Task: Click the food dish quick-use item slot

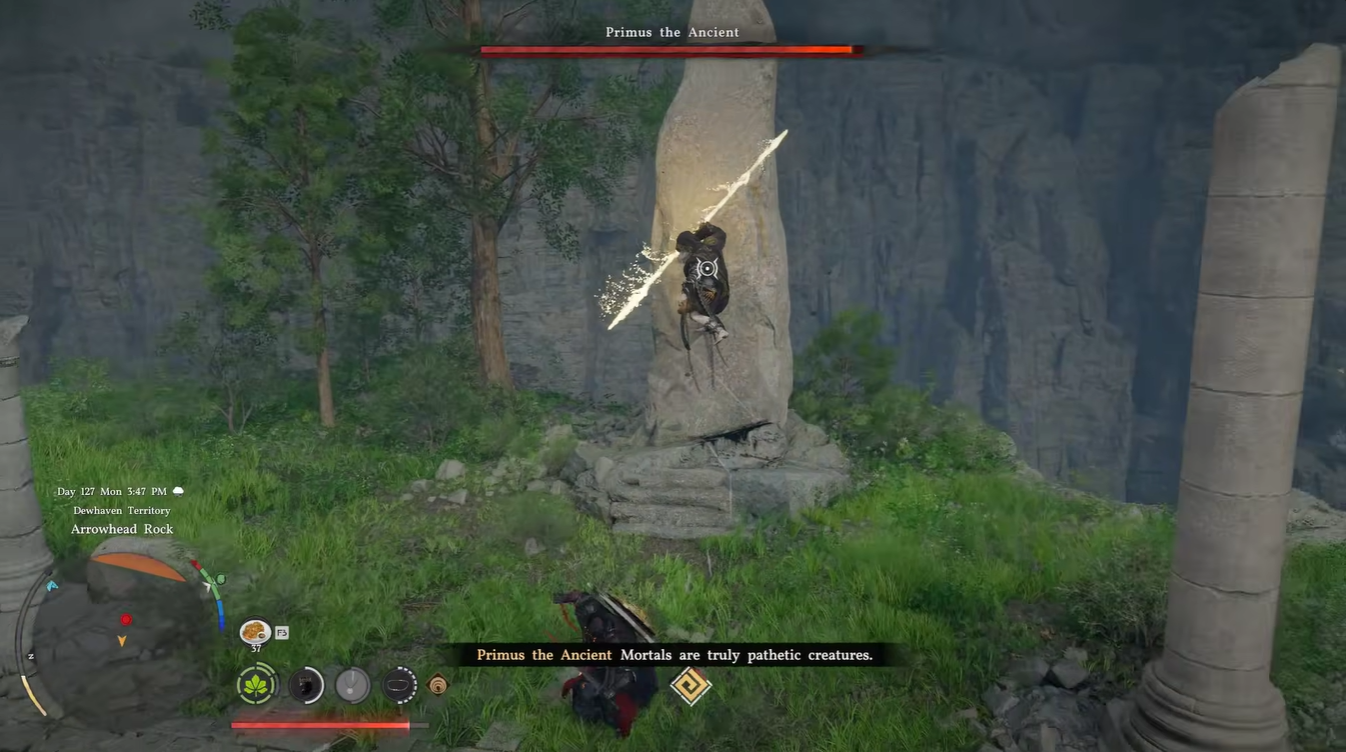Action: point(254,631)
